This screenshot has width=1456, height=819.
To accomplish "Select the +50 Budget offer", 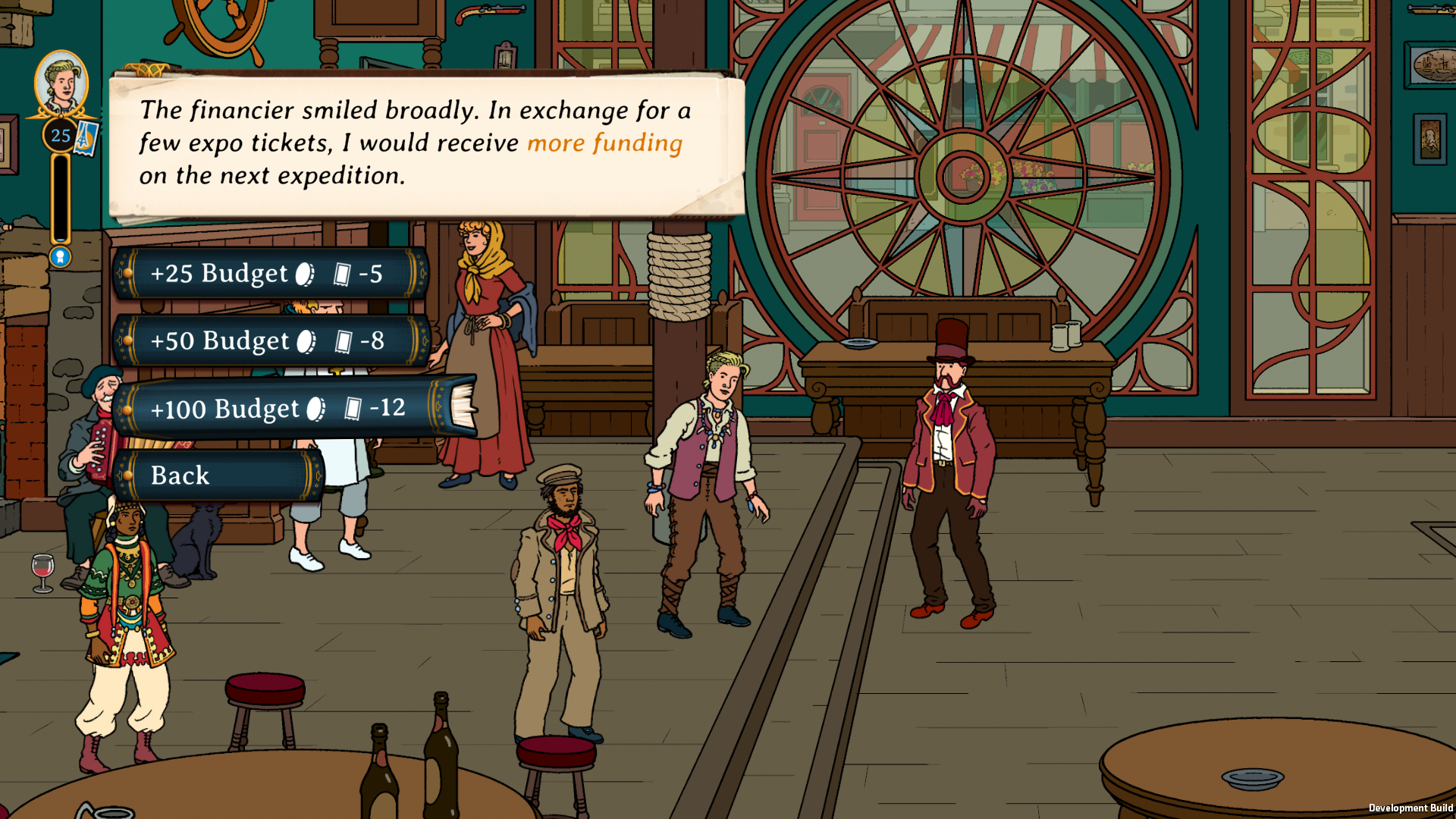I will pyautogui.click(x=271, y=340).
